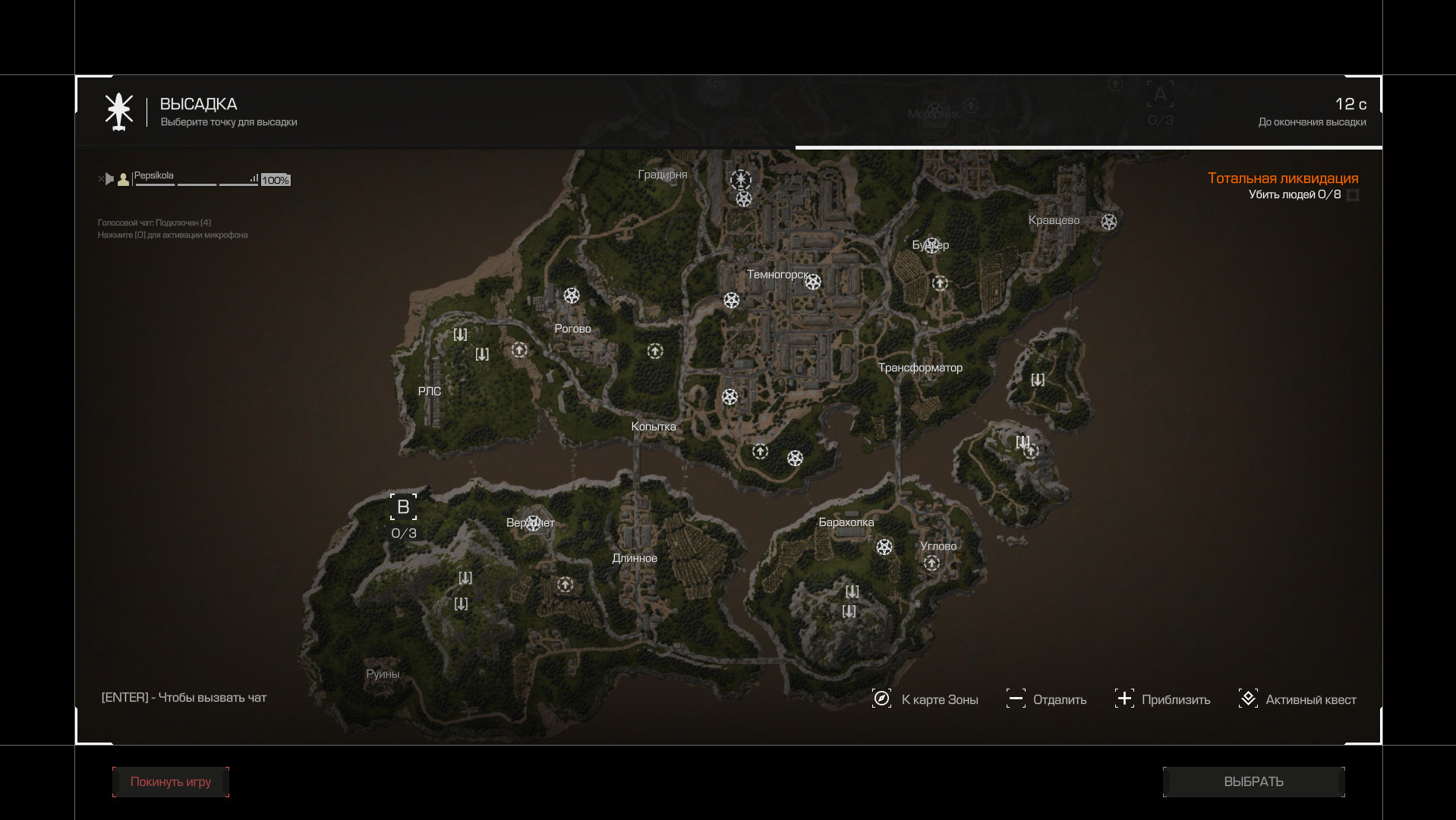Leave the match via Покинуть игру
This screenshot has height=820, width=1456.
click(x=171, y=781)
